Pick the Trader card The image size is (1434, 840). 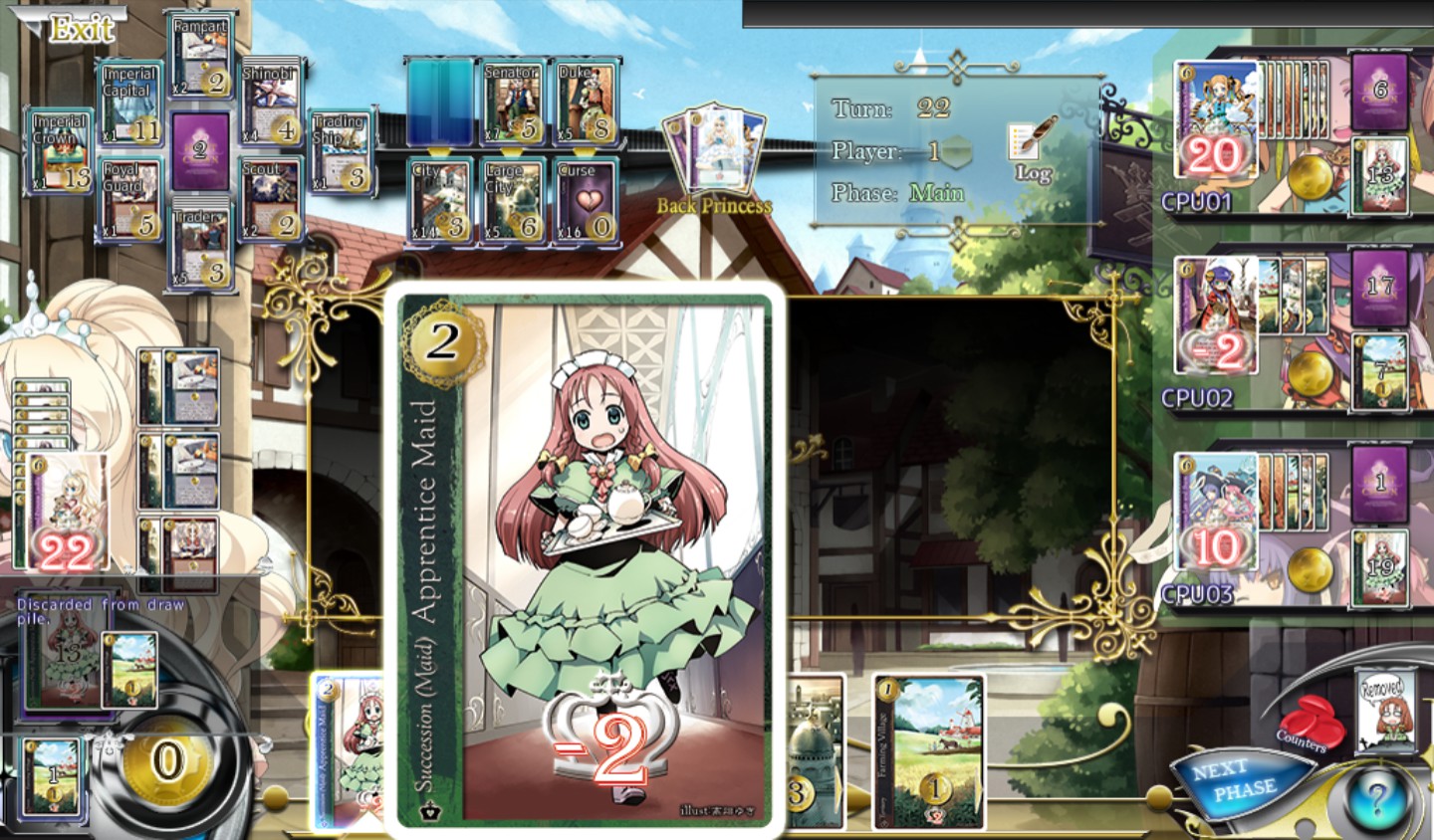[x=201, y=246]
